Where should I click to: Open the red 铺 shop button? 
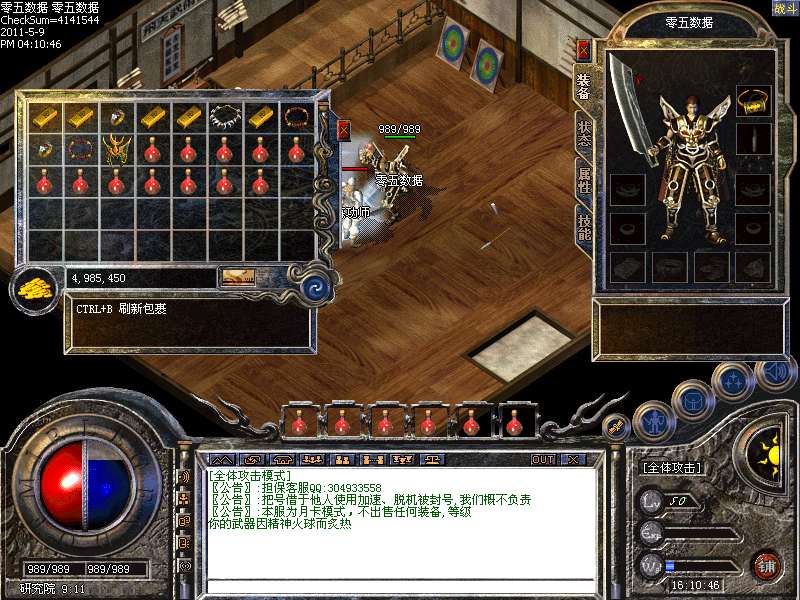pyautogui.click(x=767, y=564)
